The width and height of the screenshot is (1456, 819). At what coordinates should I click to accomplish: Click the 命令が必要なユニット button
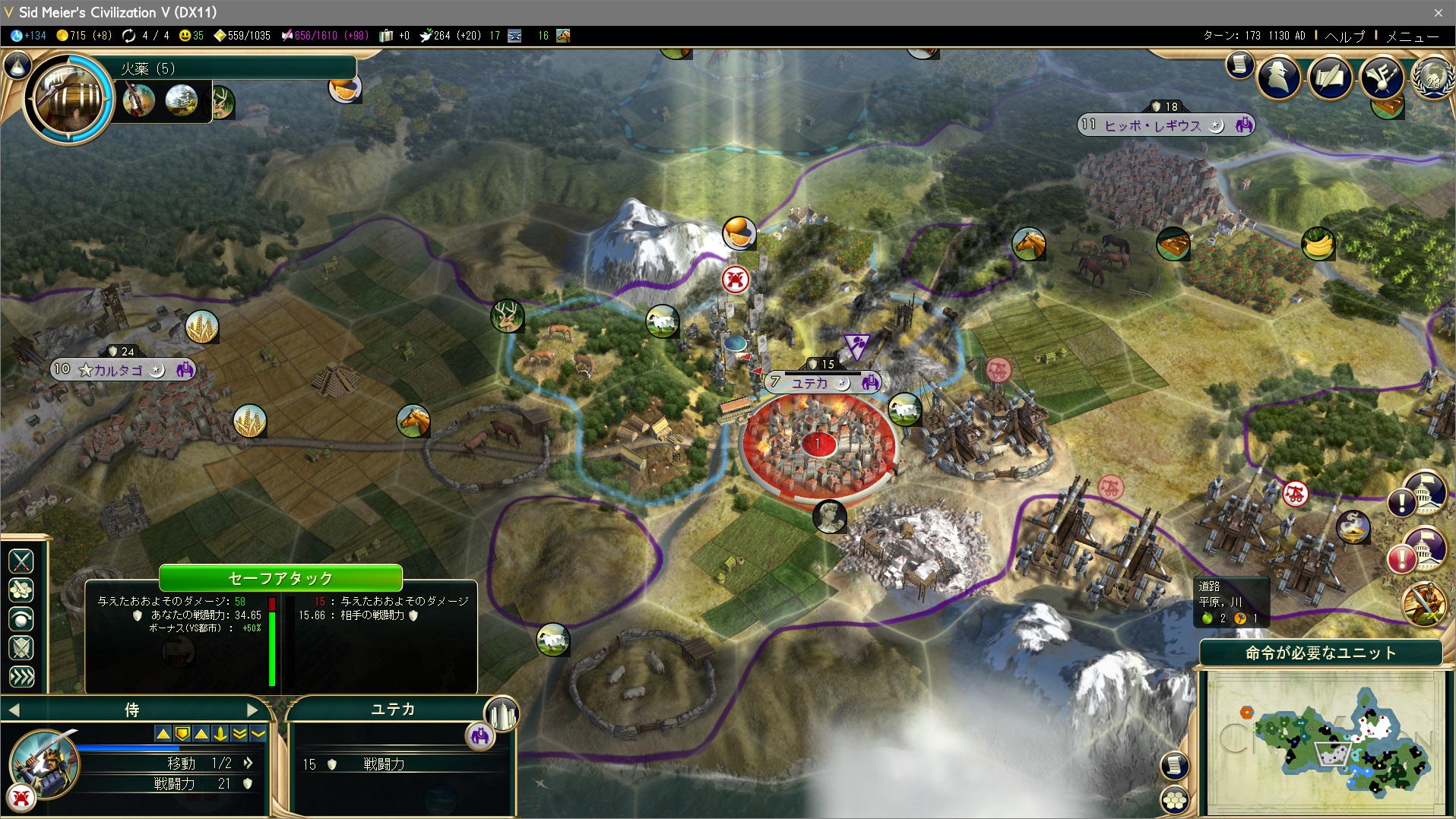pyautogui.click(x=1320, y=653)
